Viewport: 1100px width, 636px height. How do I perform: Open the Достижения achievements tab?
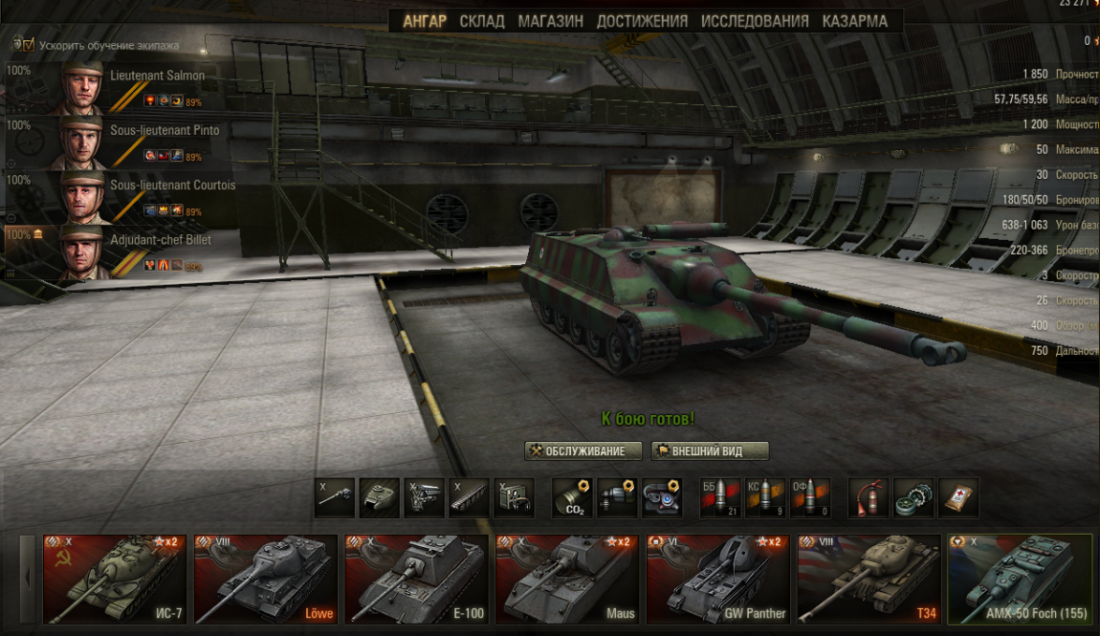coord(642,21)
